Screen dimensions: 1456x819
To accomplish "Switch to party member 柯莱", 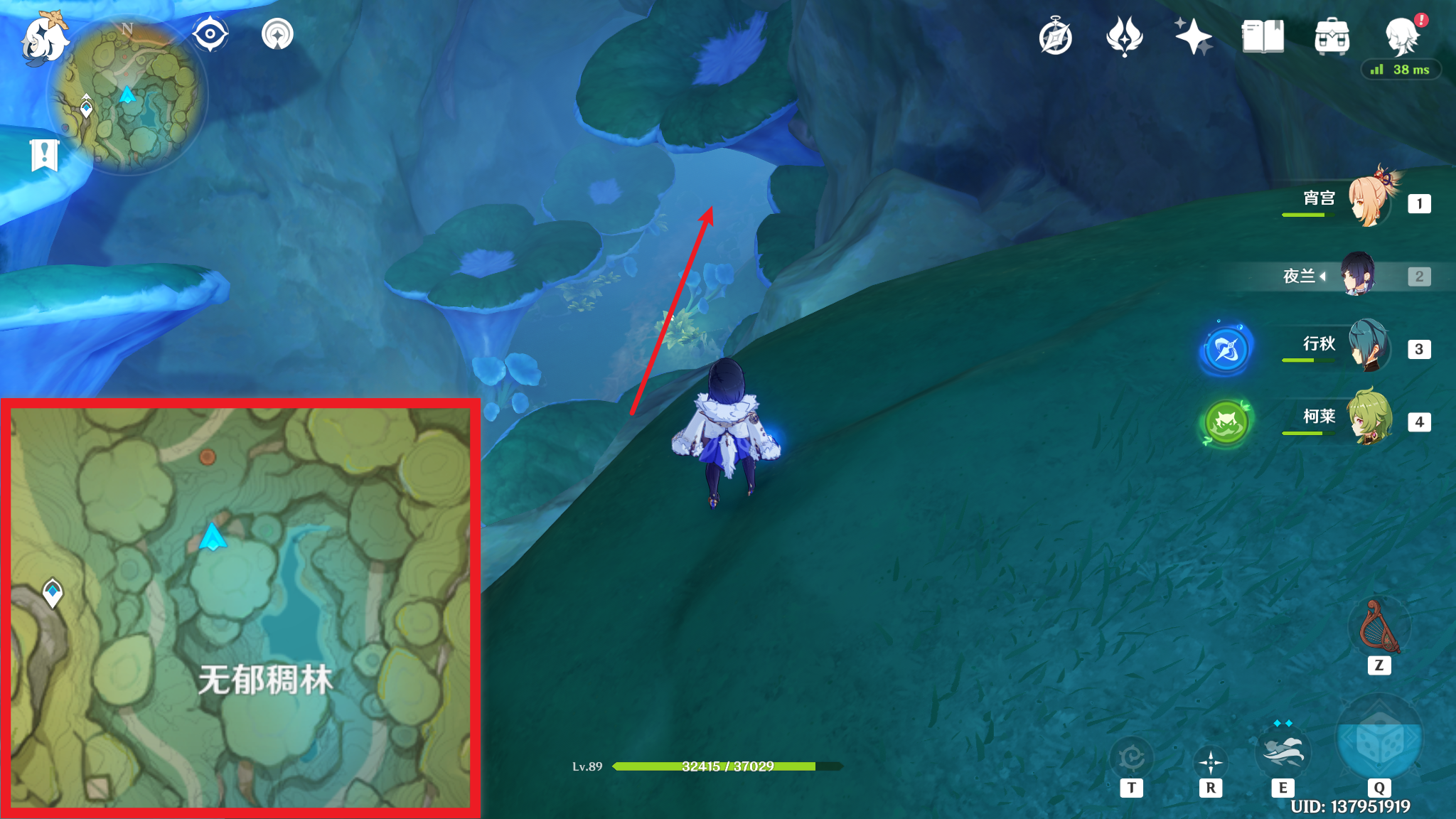I will point(1369,419).
